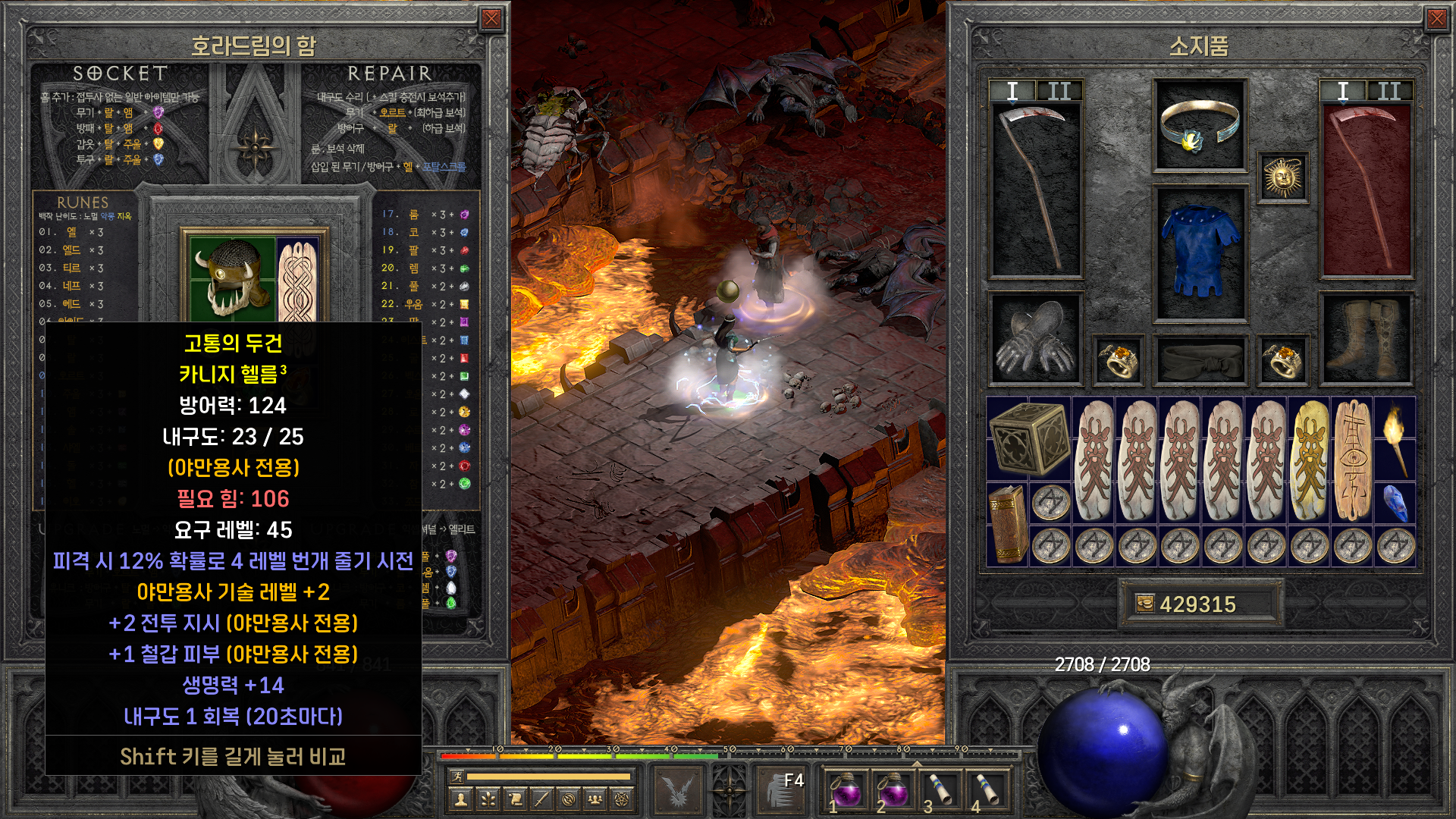Close the Horadric Cube panel
Screen dimensions: 1456x819
pyautogui.click(x=491, y=19)
